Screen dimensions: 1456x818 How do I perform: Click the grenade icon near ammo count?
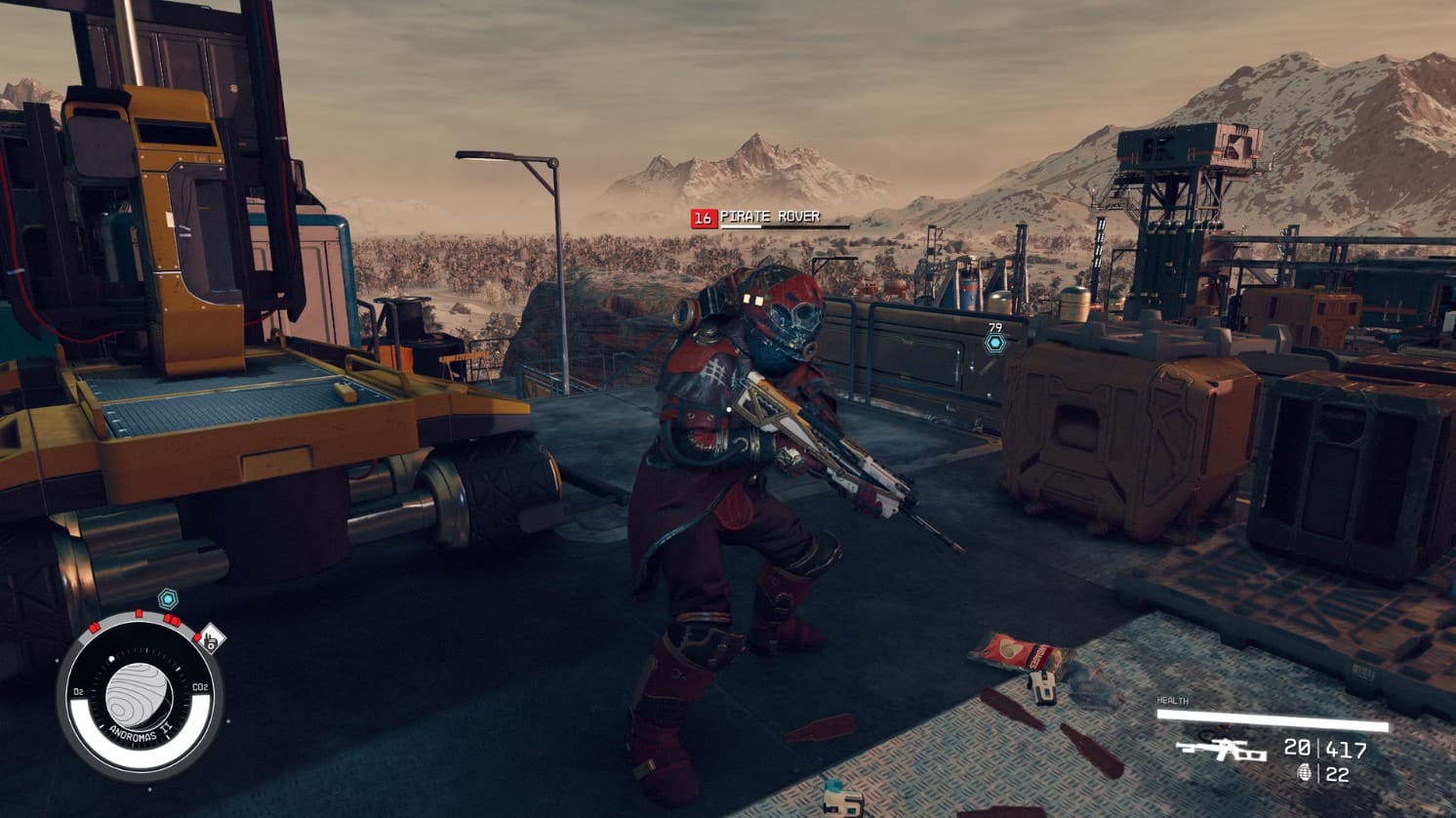click(x=1305, y=774)
